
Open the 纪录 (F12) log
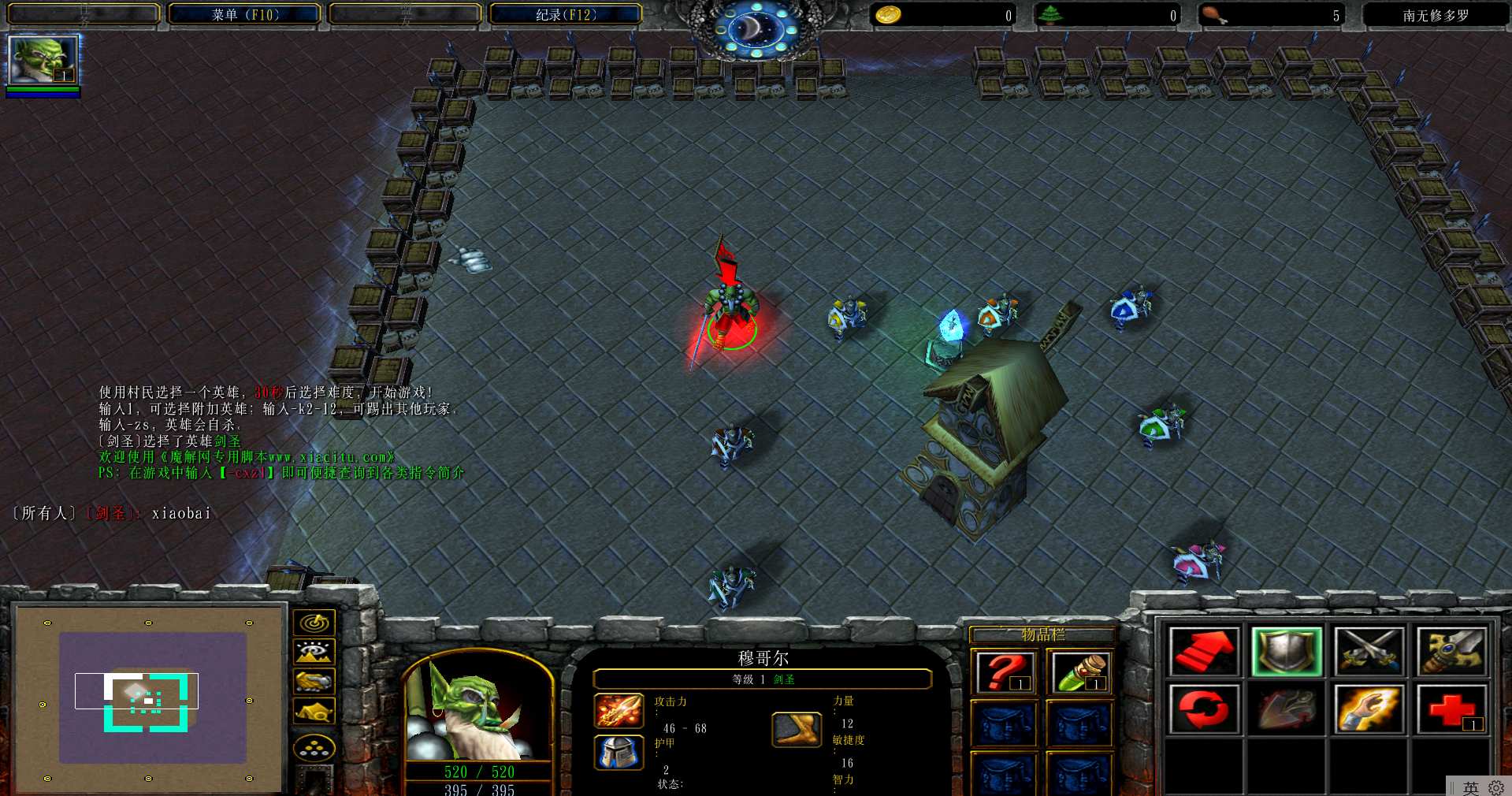(x=565, y=14)
